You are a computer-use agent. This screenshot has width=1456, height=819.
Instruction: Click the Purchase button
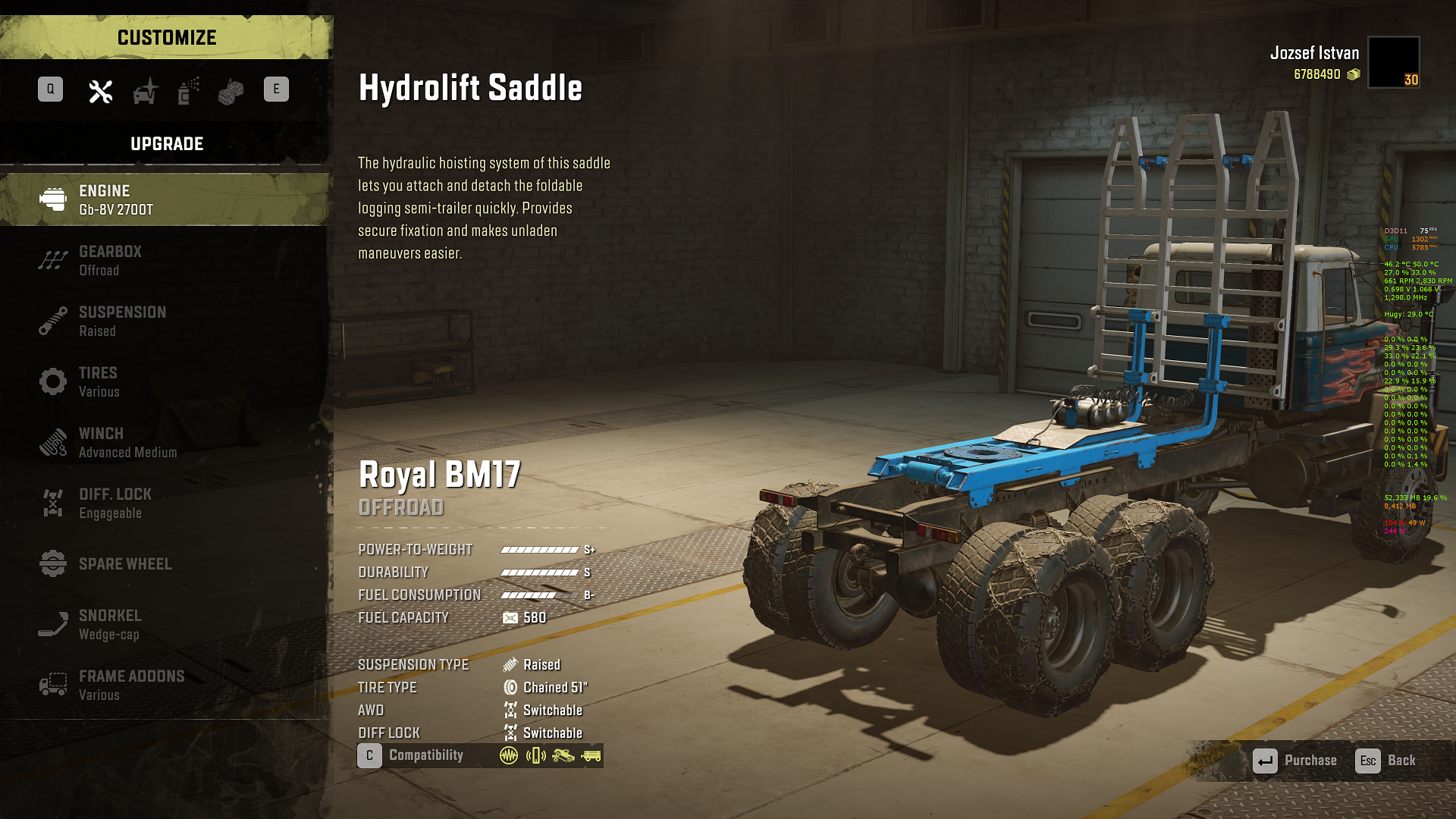(x=1295, y=761)
